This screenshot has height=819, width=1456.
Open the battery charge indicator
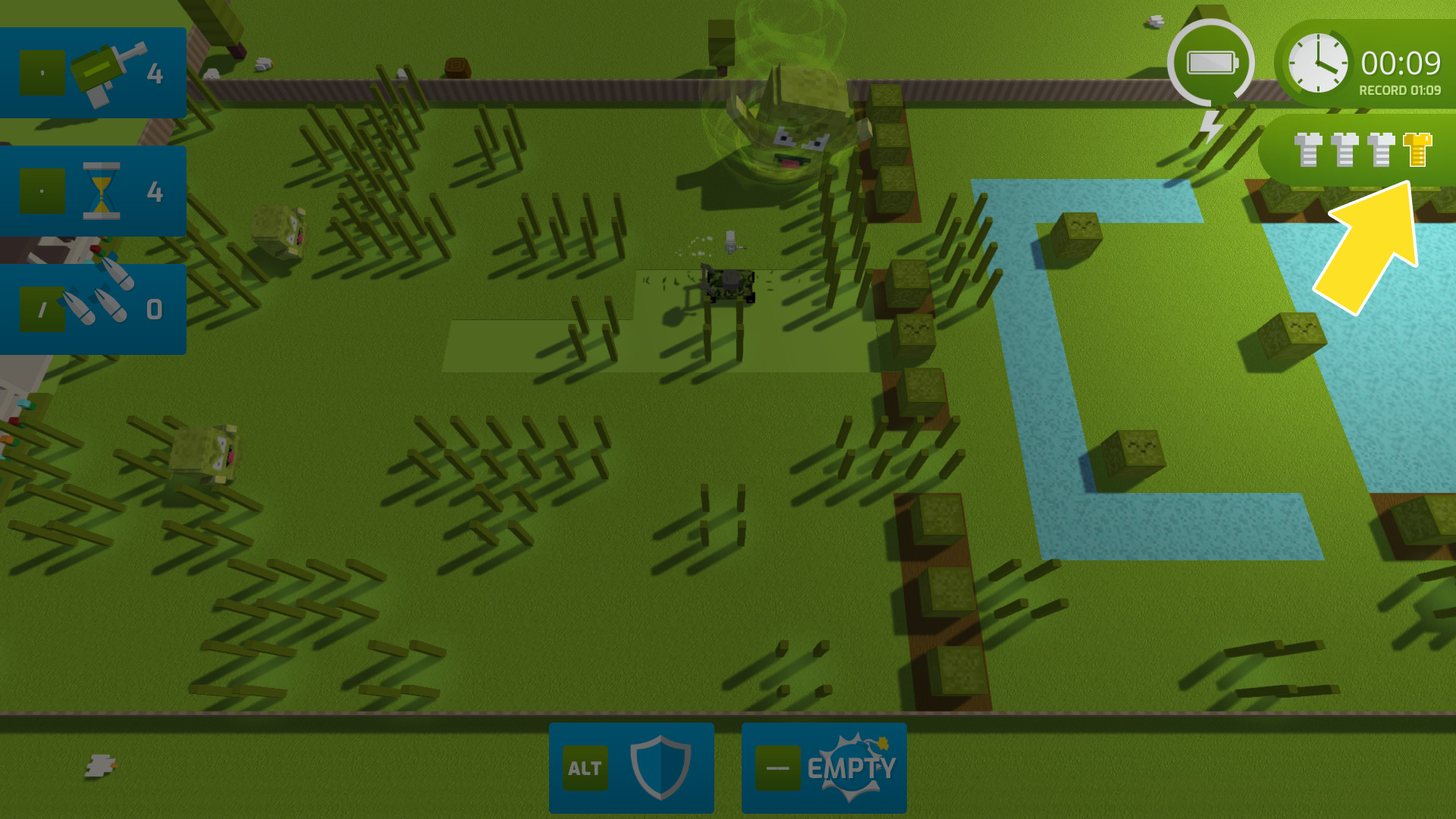pyautogui.click(x=1211, y=61)
